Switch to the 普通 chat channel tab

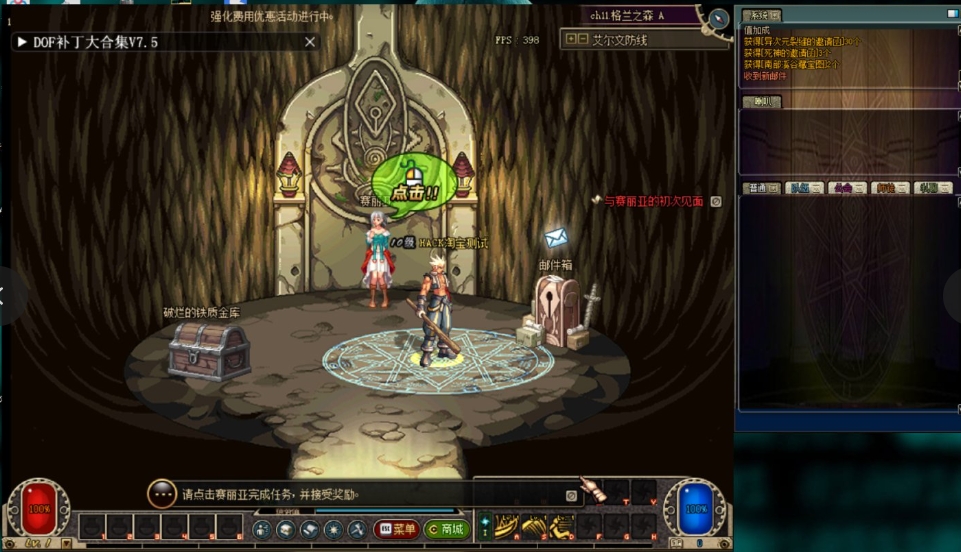point(762,188)
